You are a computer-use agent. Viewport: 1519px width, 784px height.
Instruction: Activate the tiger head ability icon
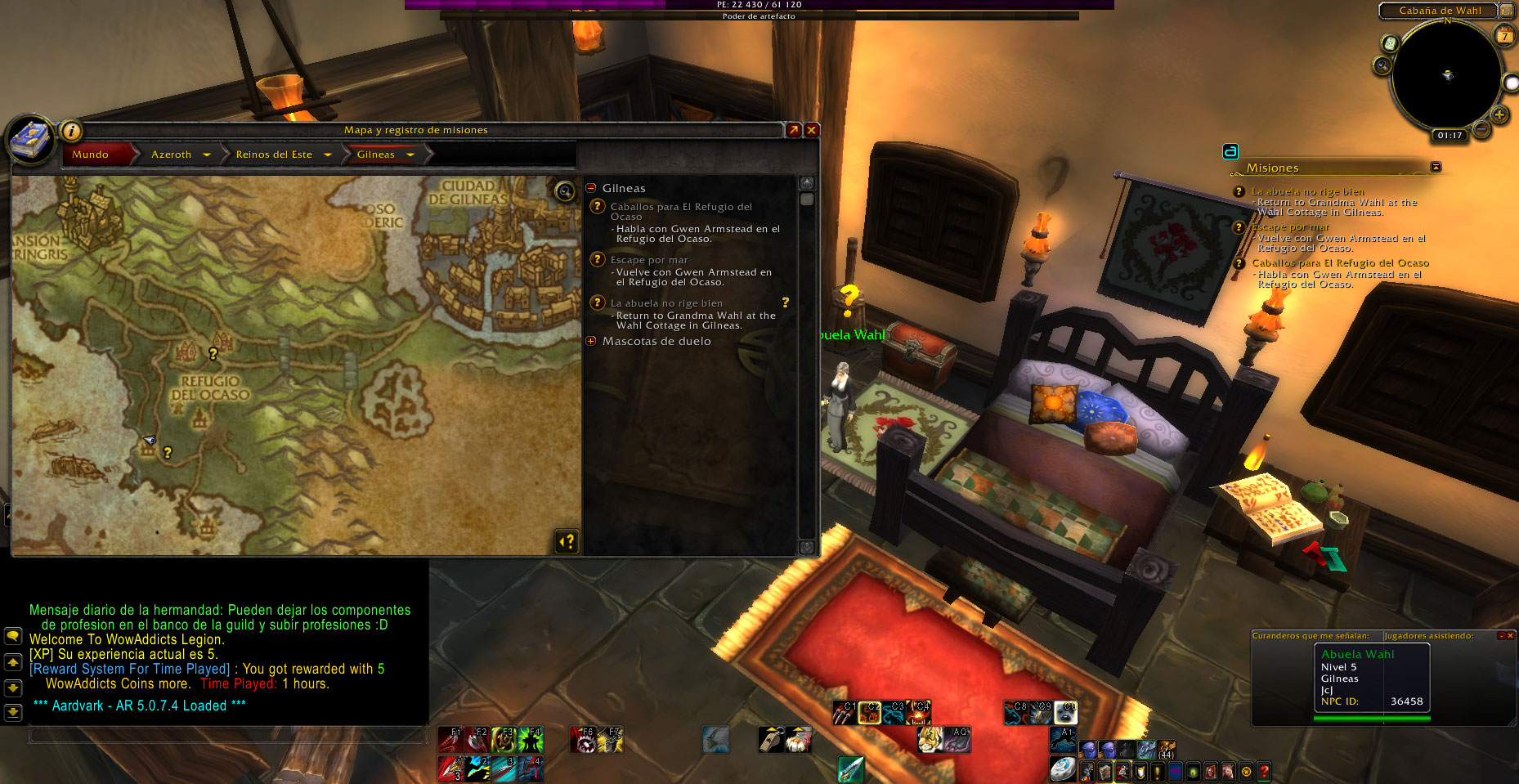pos(930,739)
